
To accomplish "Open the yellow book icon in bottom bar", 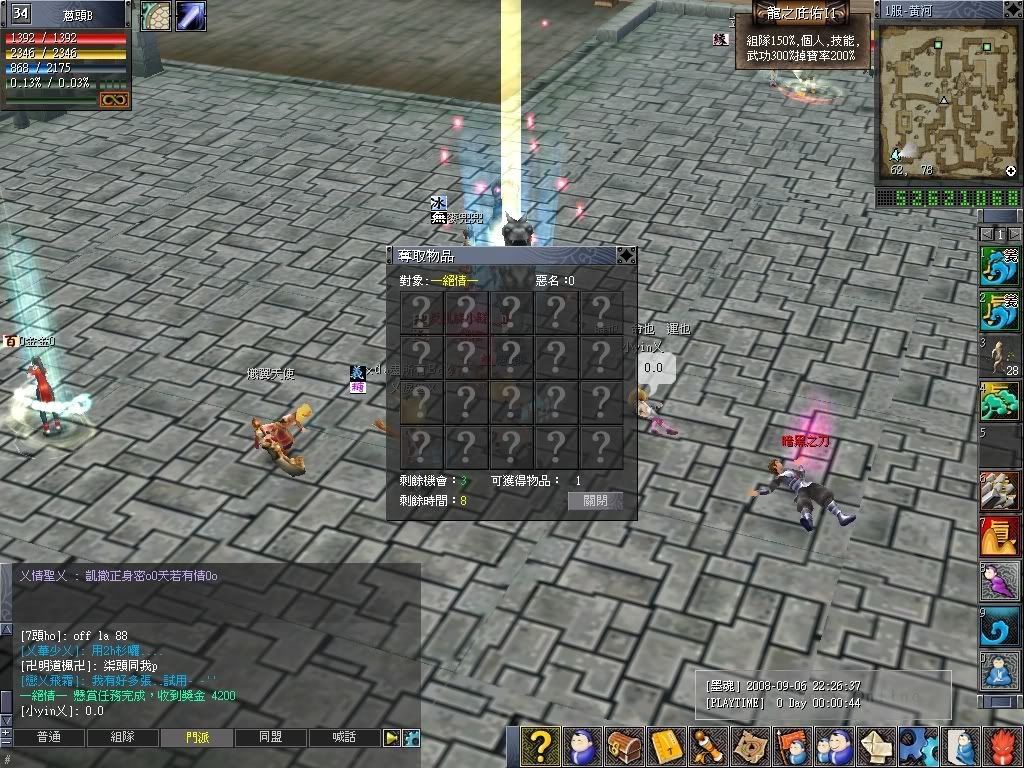I will tap(666, 746).
